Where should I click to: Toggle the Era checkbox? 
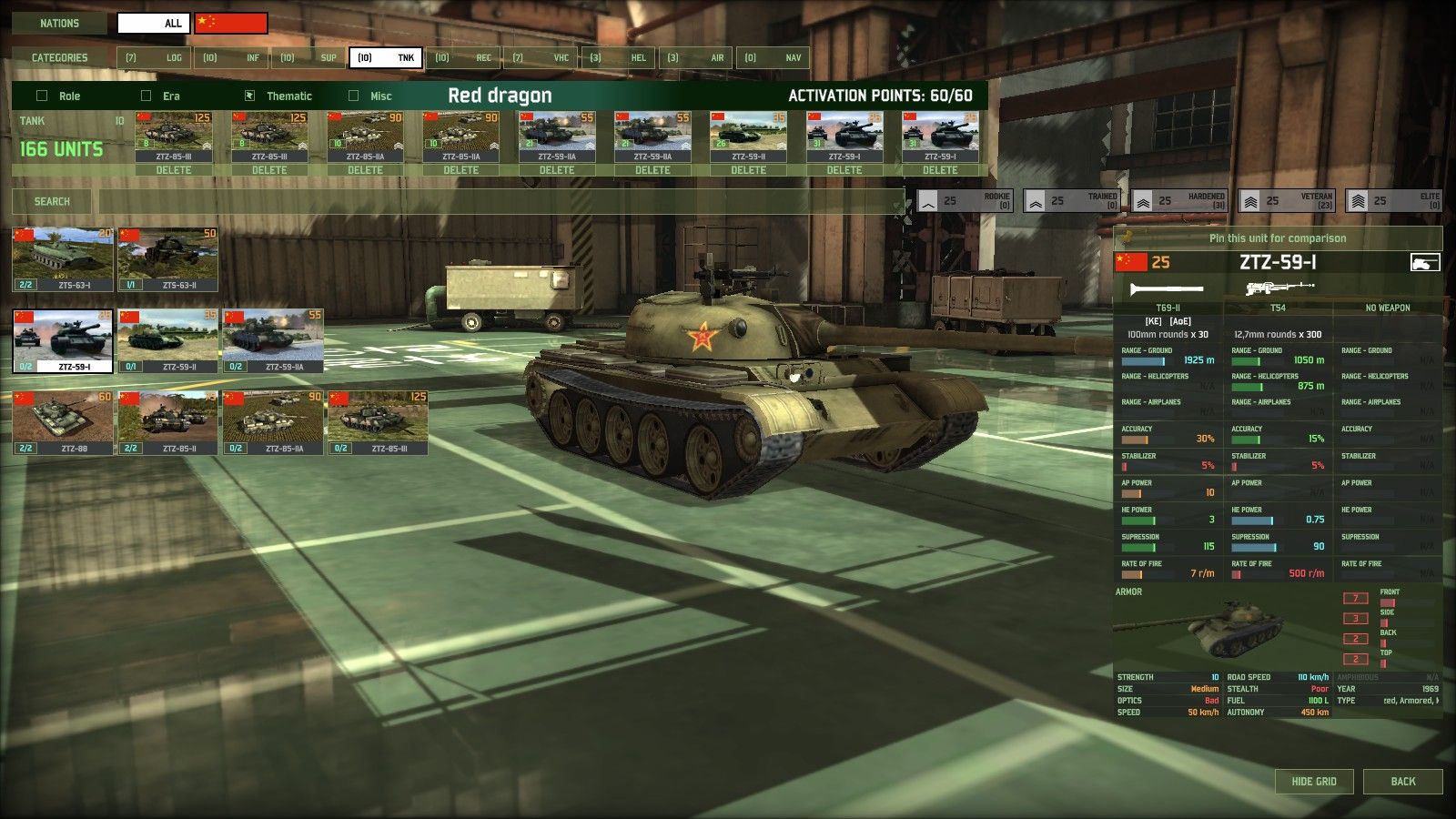click(146, 96)
